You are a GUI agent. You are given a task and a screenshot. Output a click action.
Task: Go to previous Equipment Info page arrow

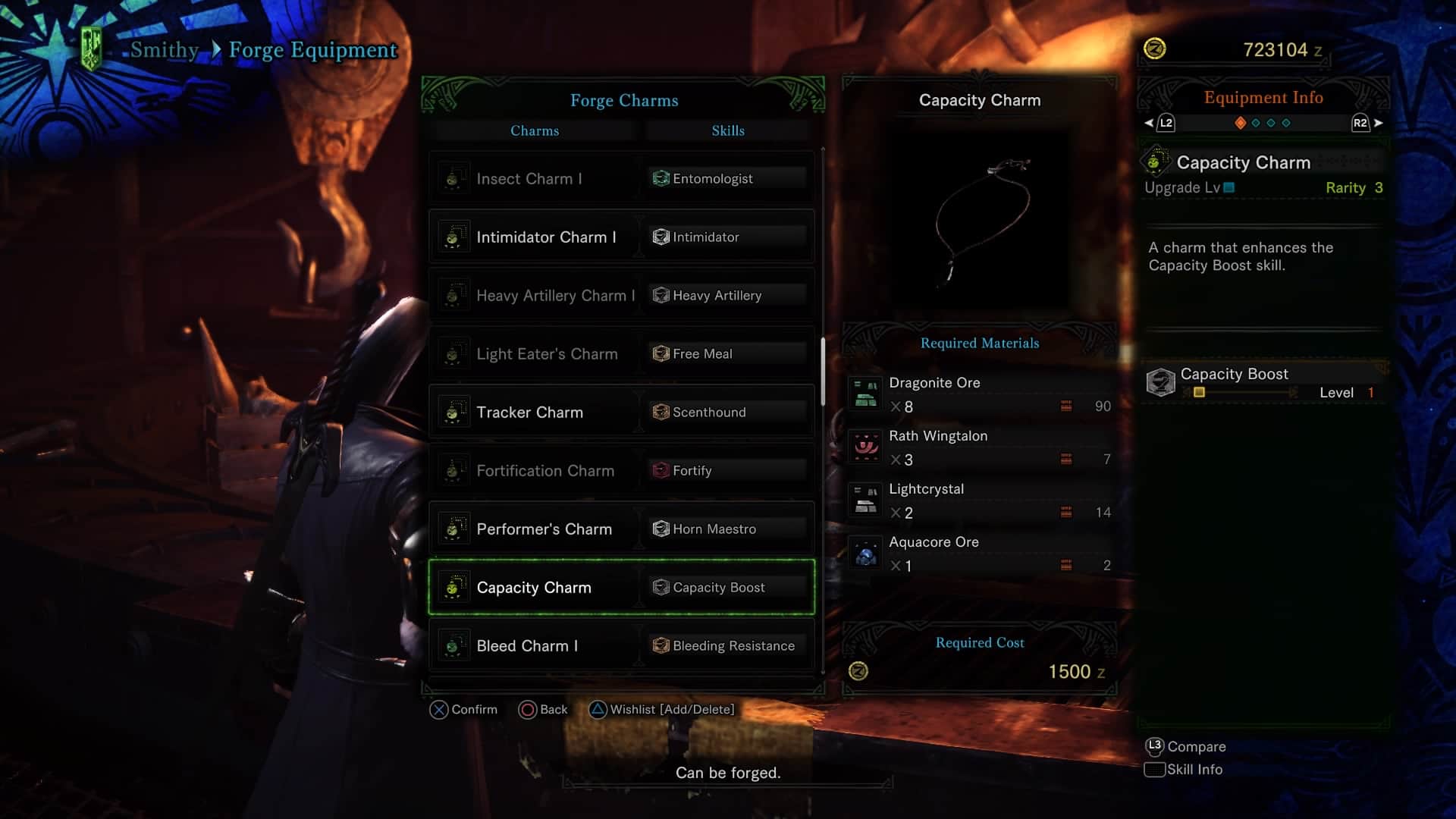click(x=1150, y=123)
